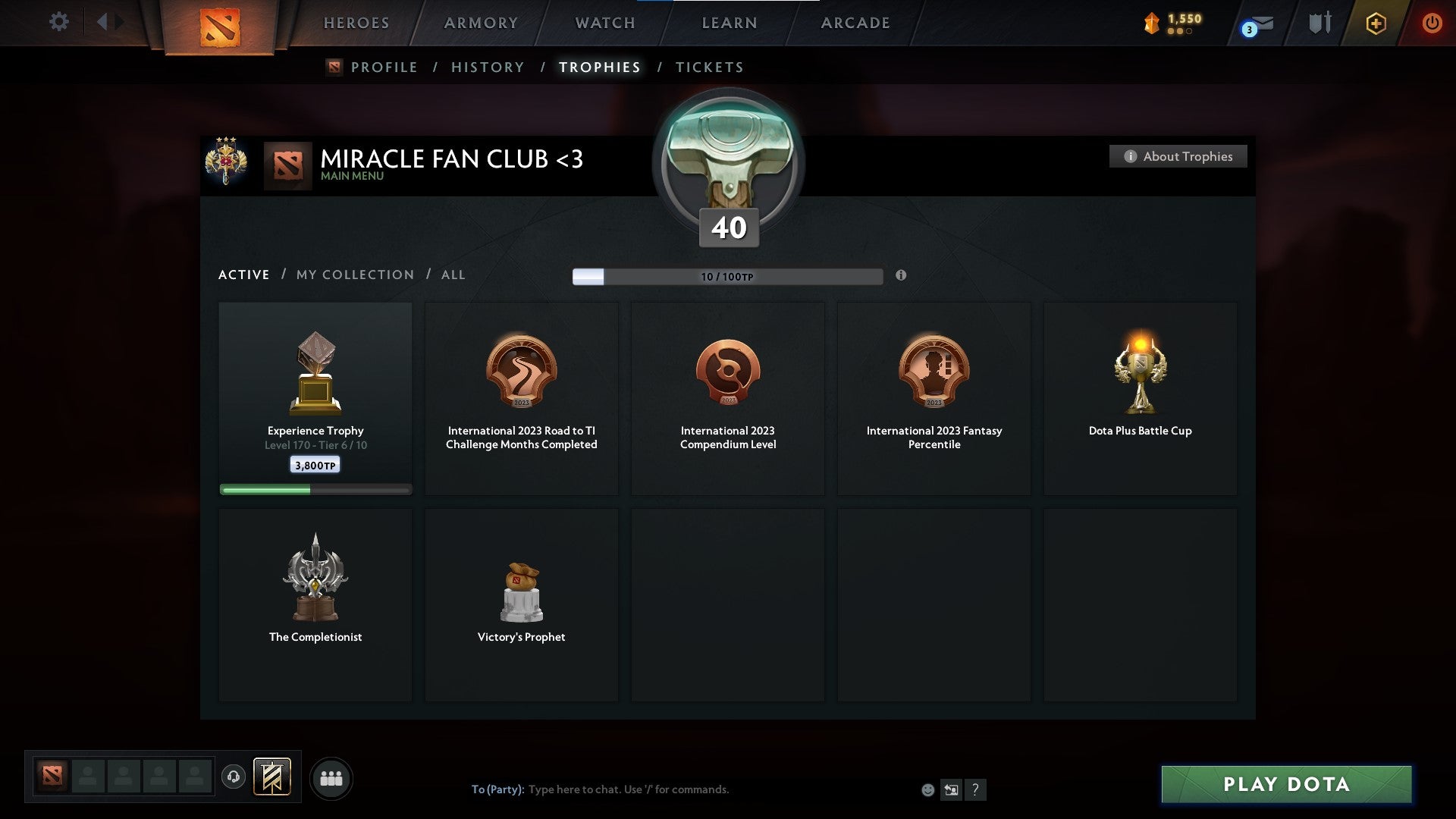This screenshot has width=1456, height=819.
Task: Open the settings gear
Action: click(x=58, y=22)
